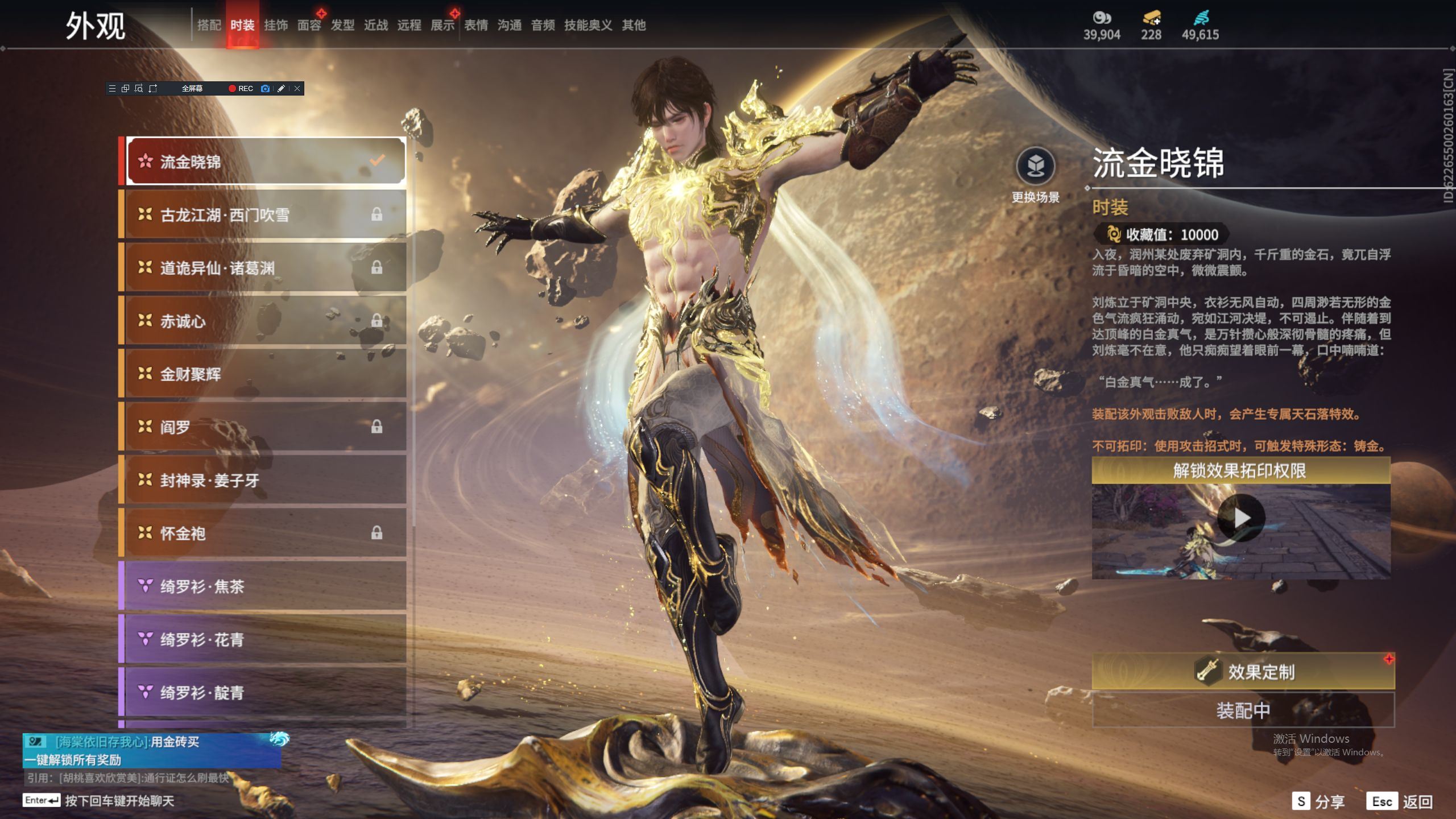1456x819 pixels.
Task: Click the 装配中 equip button
Action: [1243, 710]
